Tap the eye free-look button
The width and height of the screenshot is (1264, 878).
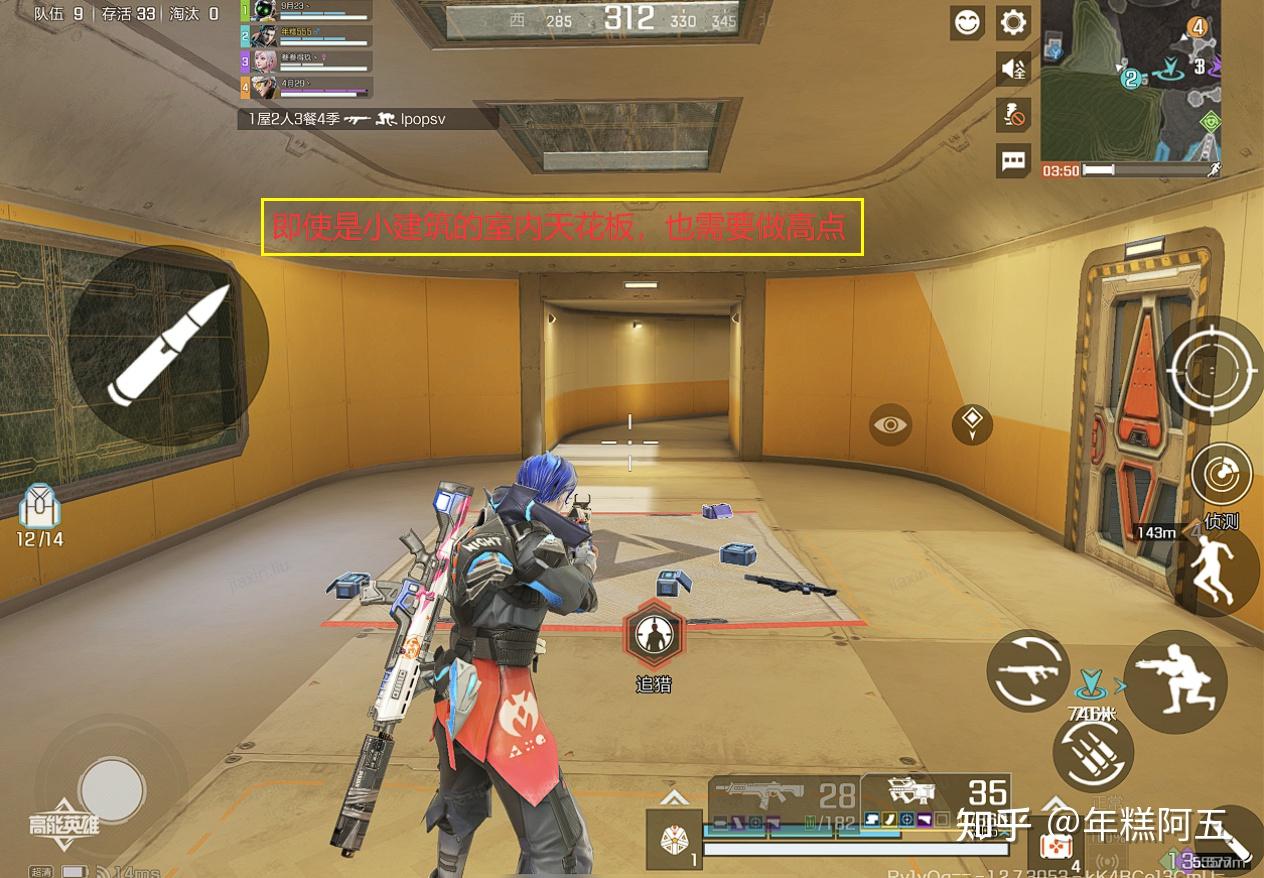[x=890, y=425]
